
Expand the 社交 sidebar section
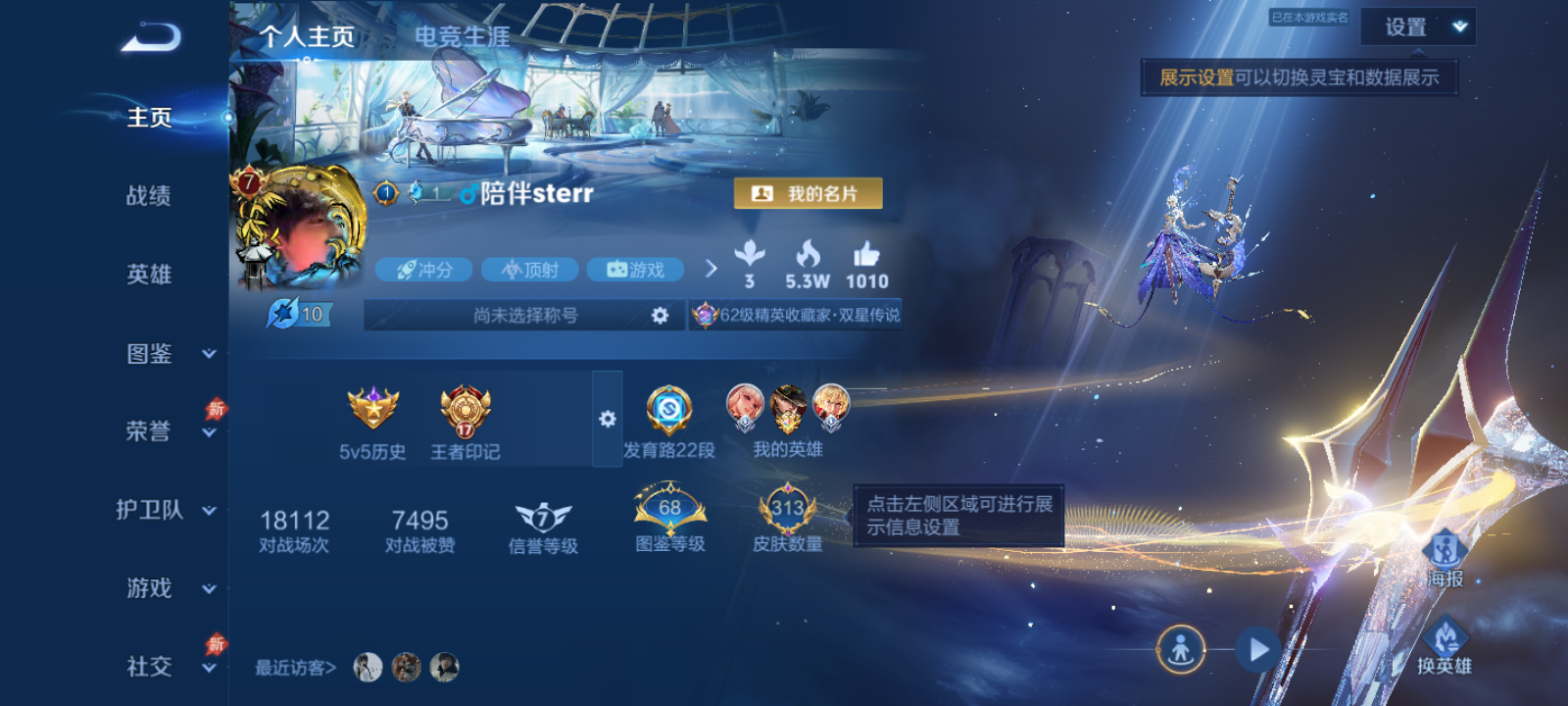208,670
